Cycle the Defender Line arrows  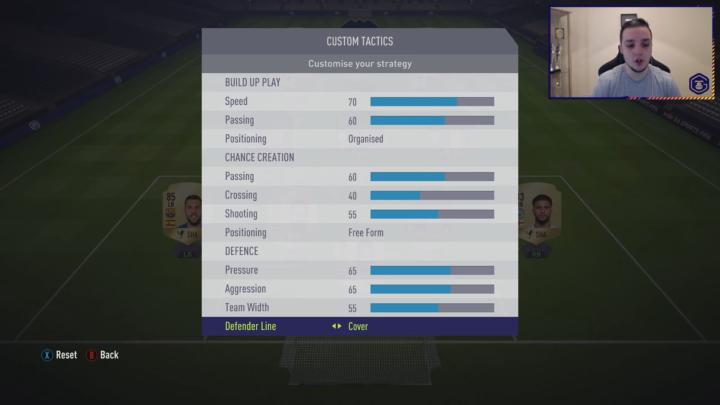click(337, 326)
